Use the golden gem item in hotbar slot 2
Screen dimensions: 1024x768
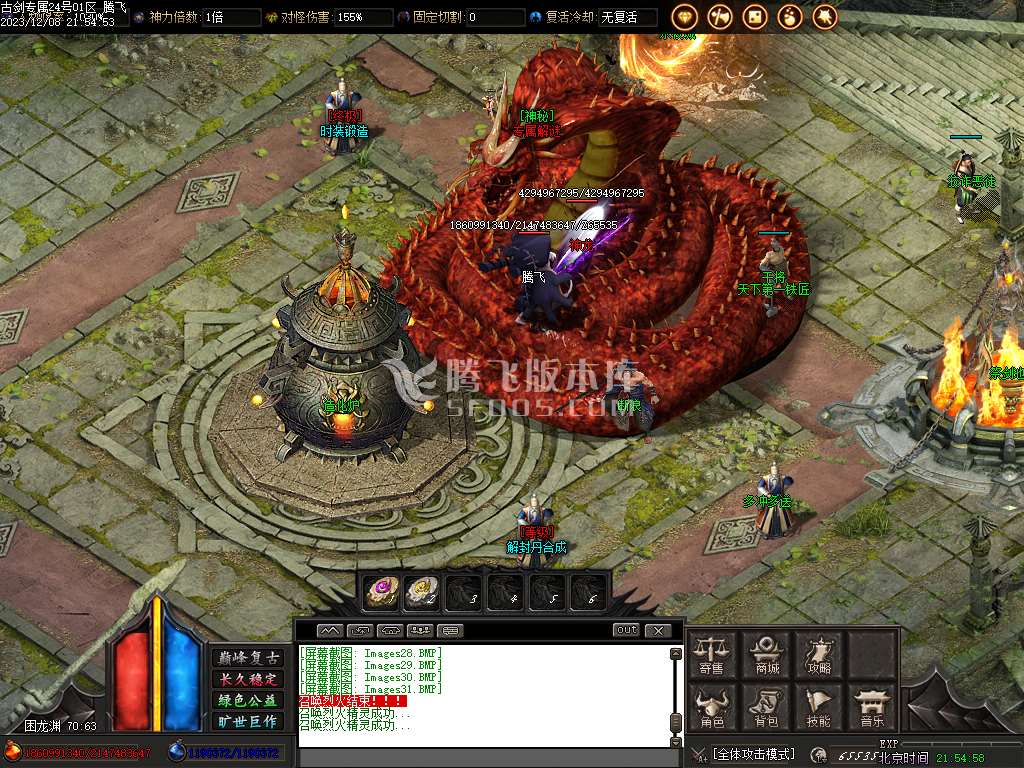pyautogui.click(x=422, y=592)
